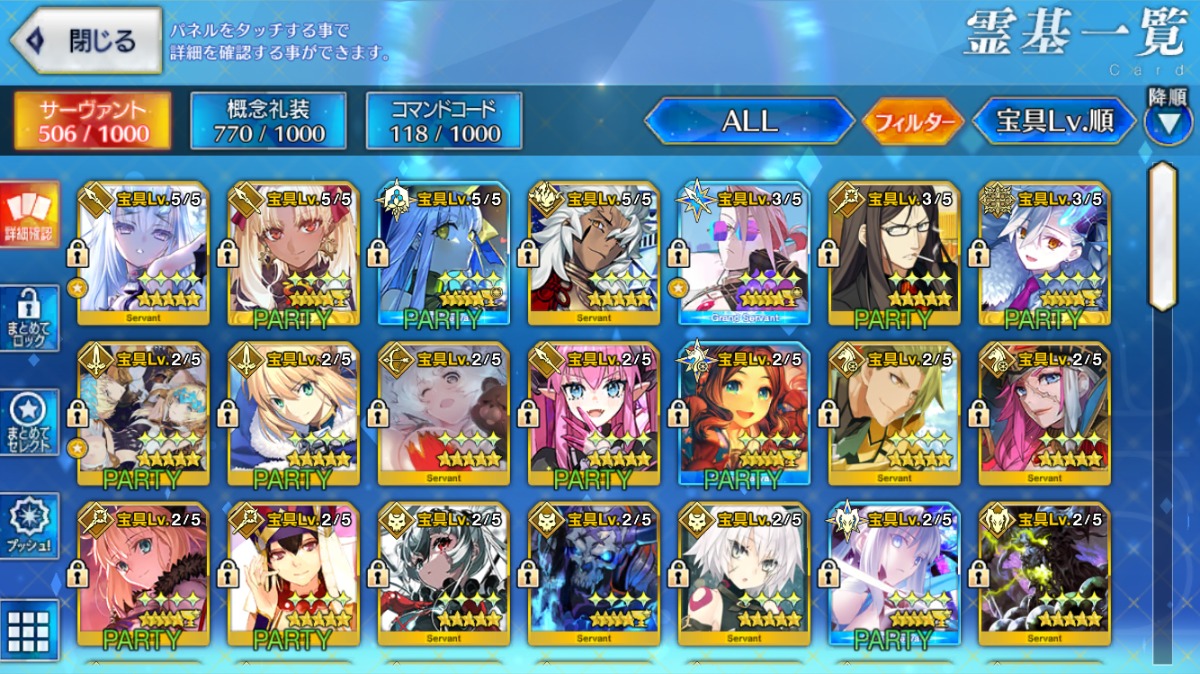This screenshot has width=1200, height=674.
Task: Toggle the 詳細確認 card mode
Action: (29, 216)
